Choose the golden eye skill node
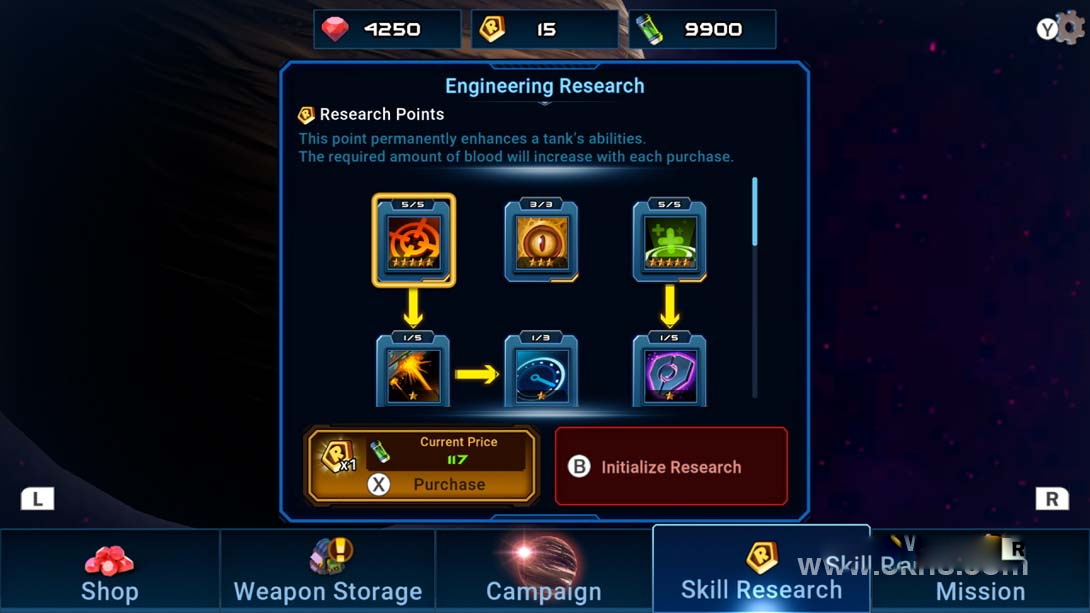The width and height of the screenshot is (1090, 613). pyautogui.click(x=541, y=241)
